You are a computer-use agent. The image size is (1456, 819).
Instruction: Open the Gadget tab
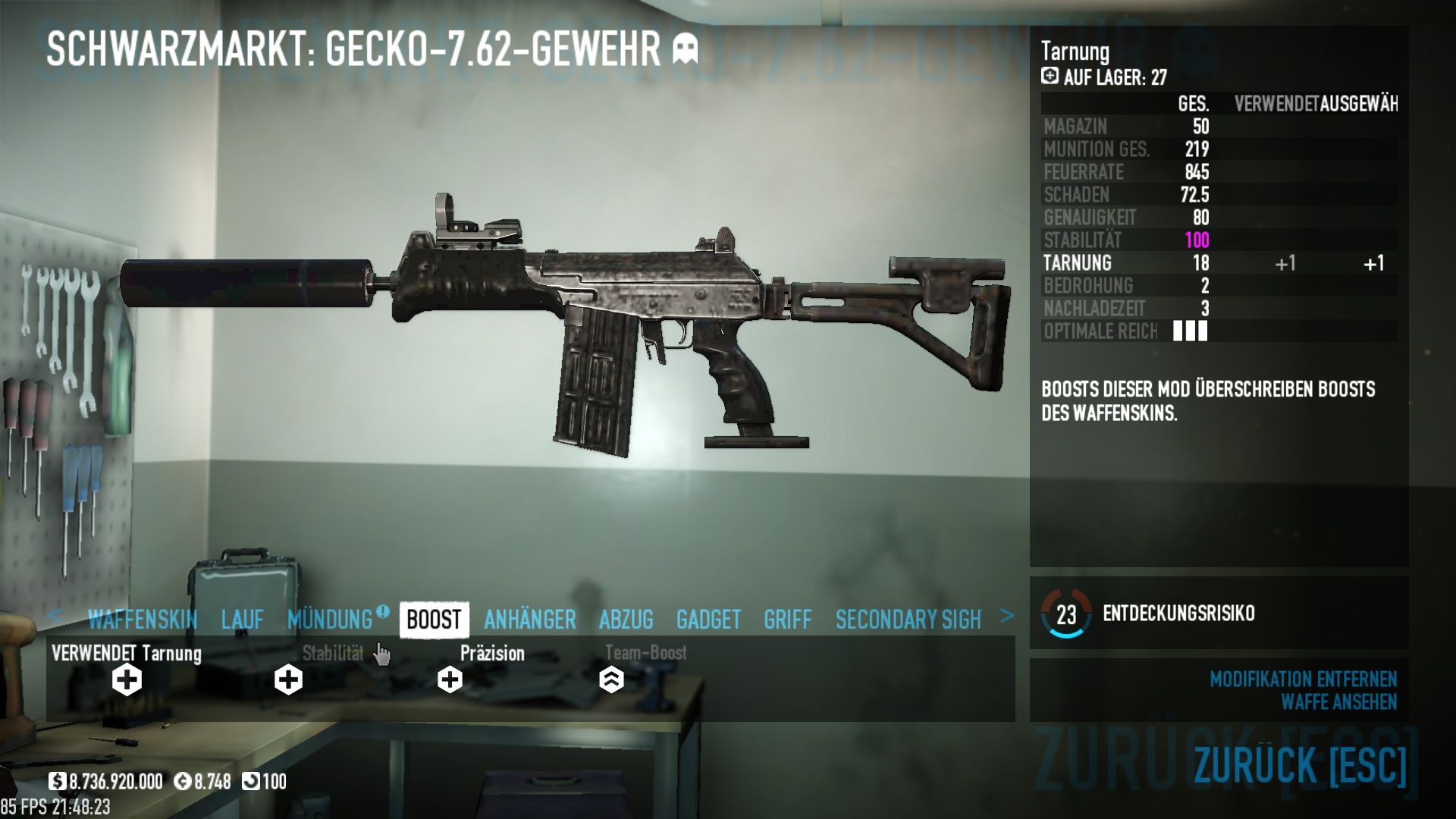coord(708,620)
